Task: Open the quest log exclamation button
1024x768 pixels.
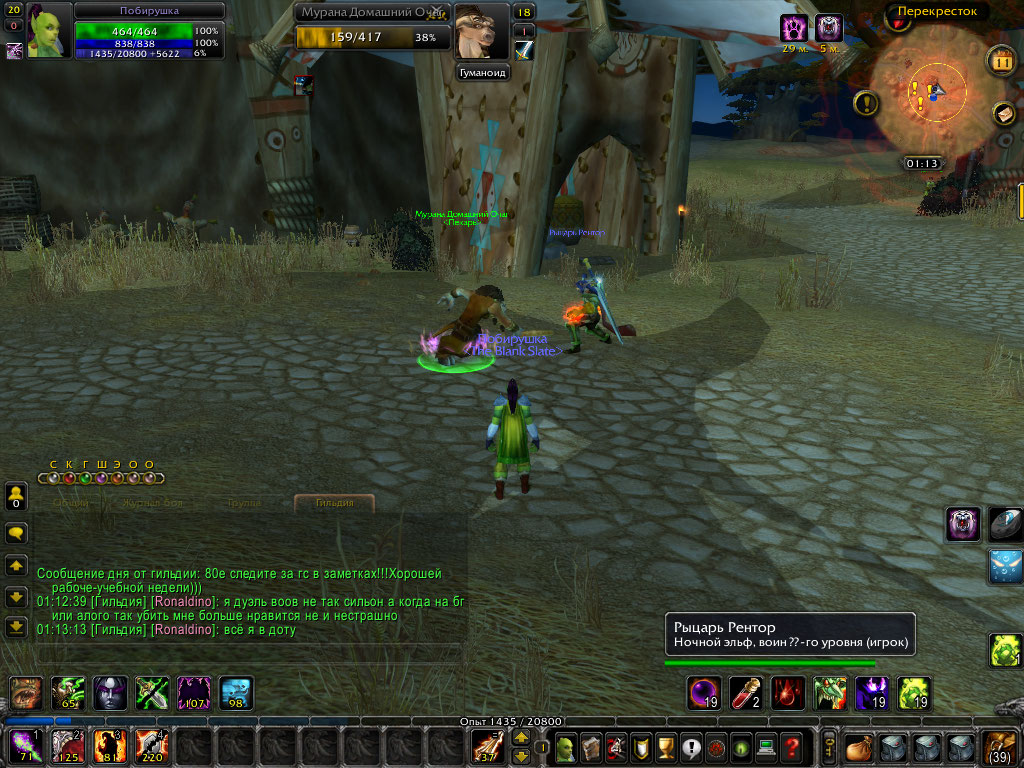Action: [x=690, y=746]
